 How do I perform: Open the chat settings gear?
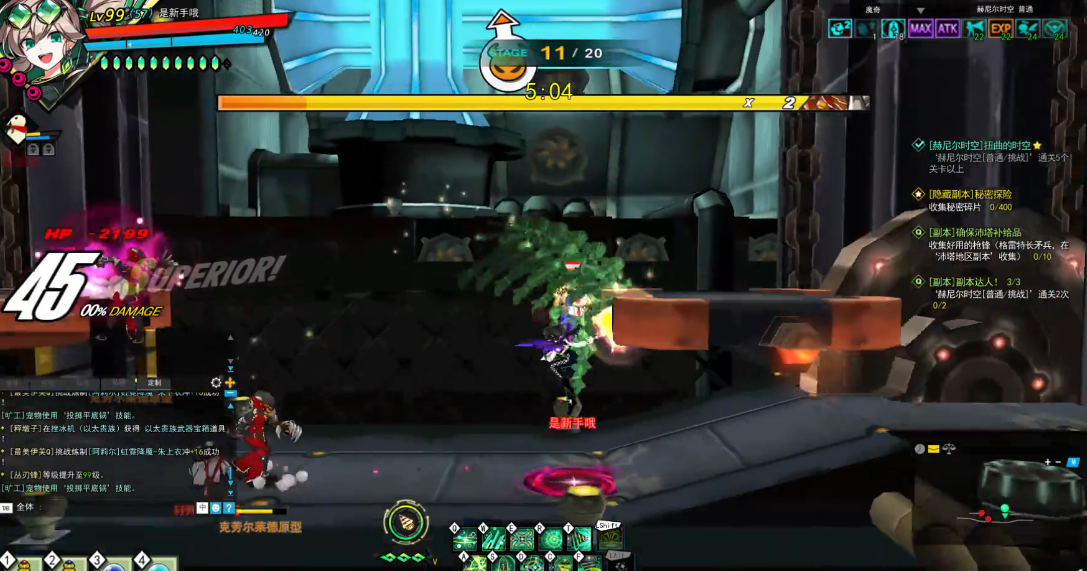[216, 382]
